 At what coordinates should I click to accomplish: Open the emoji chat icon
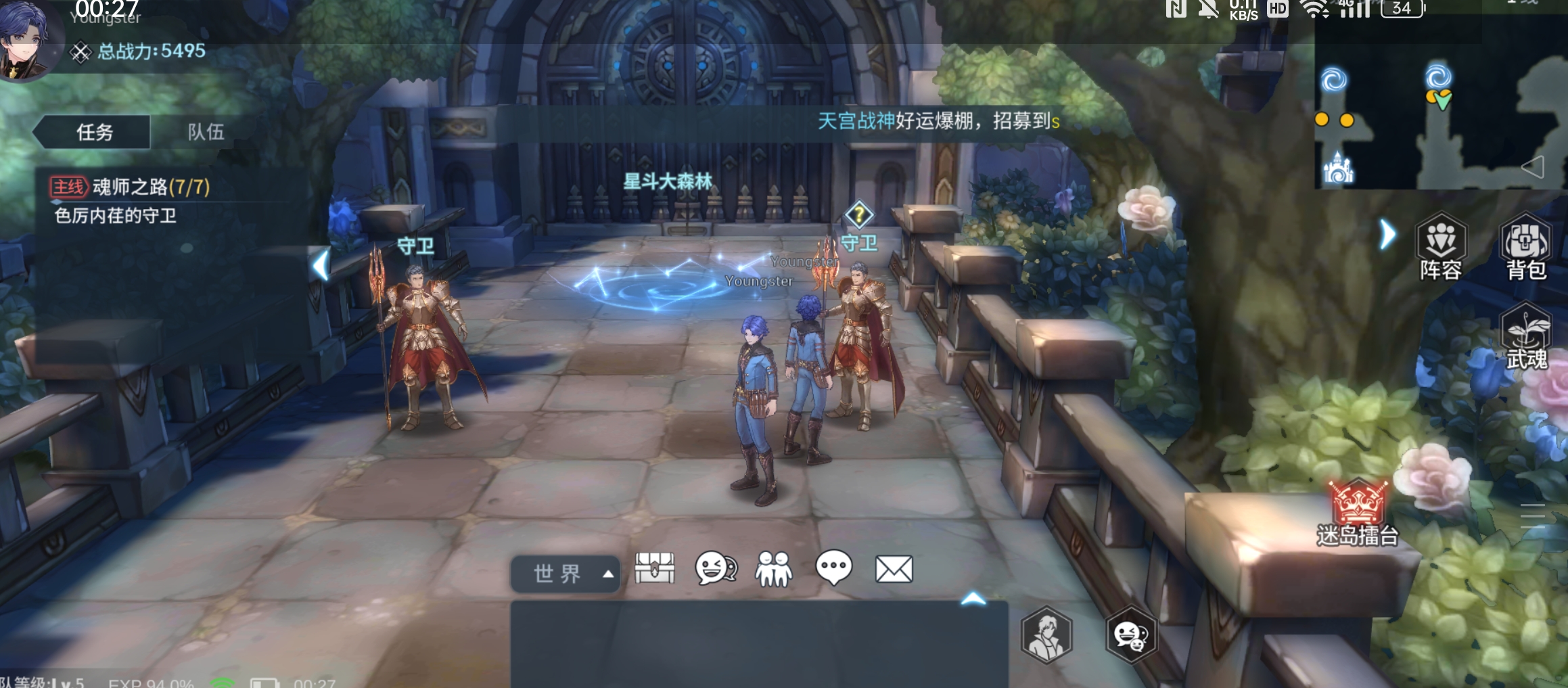tap(716, 568)
